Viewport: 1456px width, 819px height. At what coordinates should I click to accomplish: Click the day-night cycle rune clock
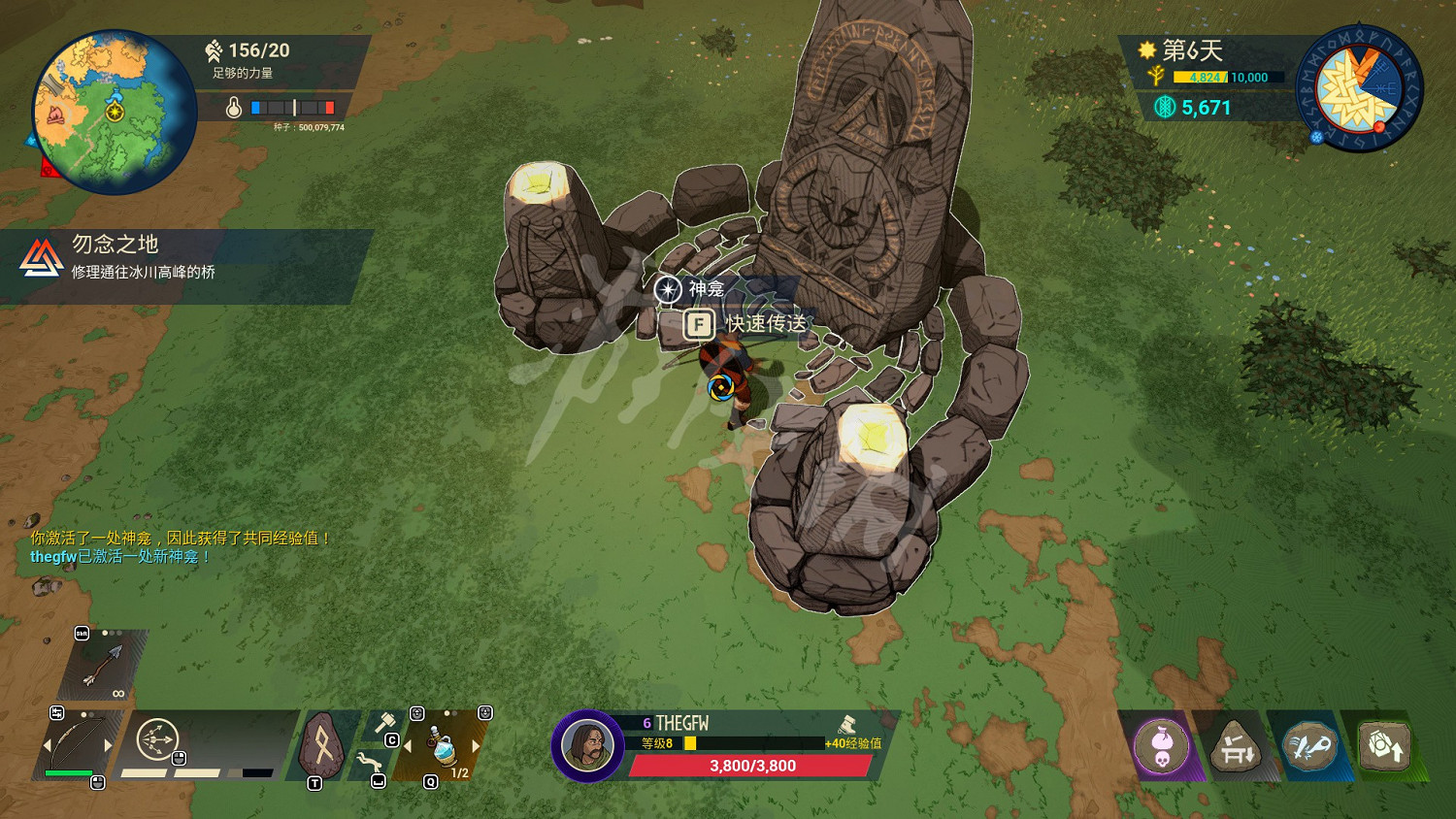(x=1359, y=89)
